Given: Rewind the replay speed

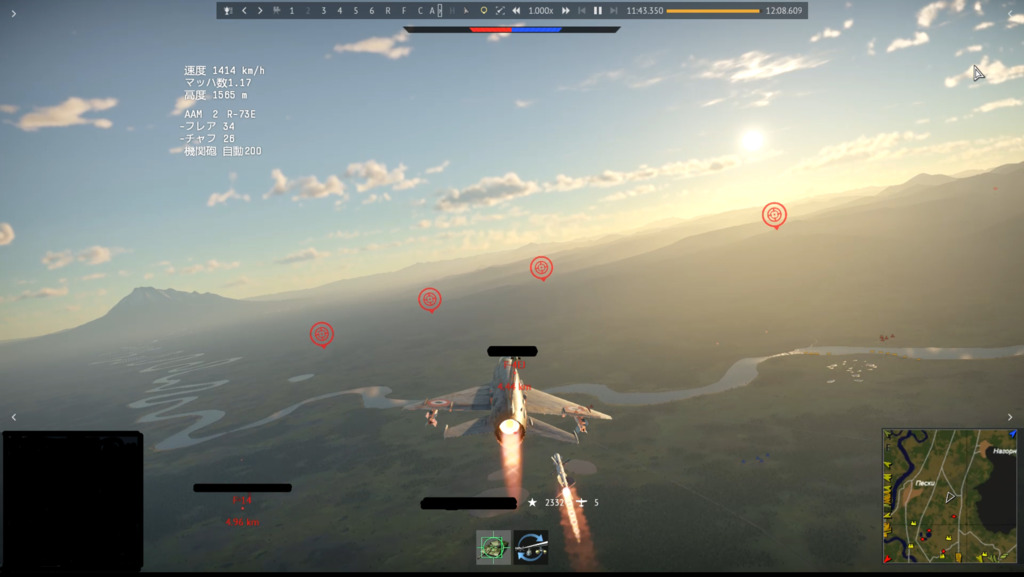Looking at the screenshot, I should pos(516,10).
